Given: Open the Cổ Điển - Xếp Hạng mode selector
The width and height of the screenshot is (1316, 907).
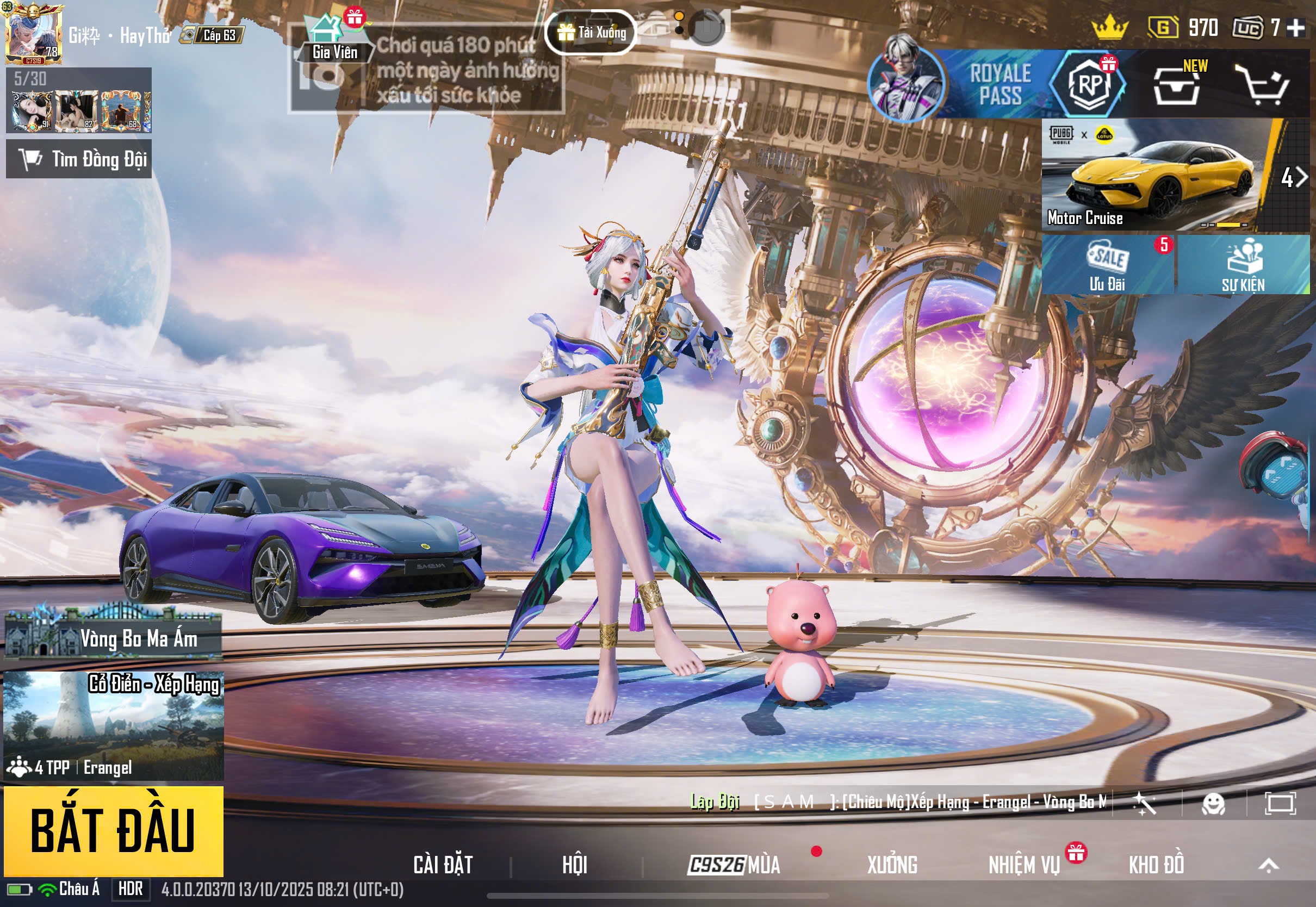Looking at the screenshot, I should click(113, 725).
